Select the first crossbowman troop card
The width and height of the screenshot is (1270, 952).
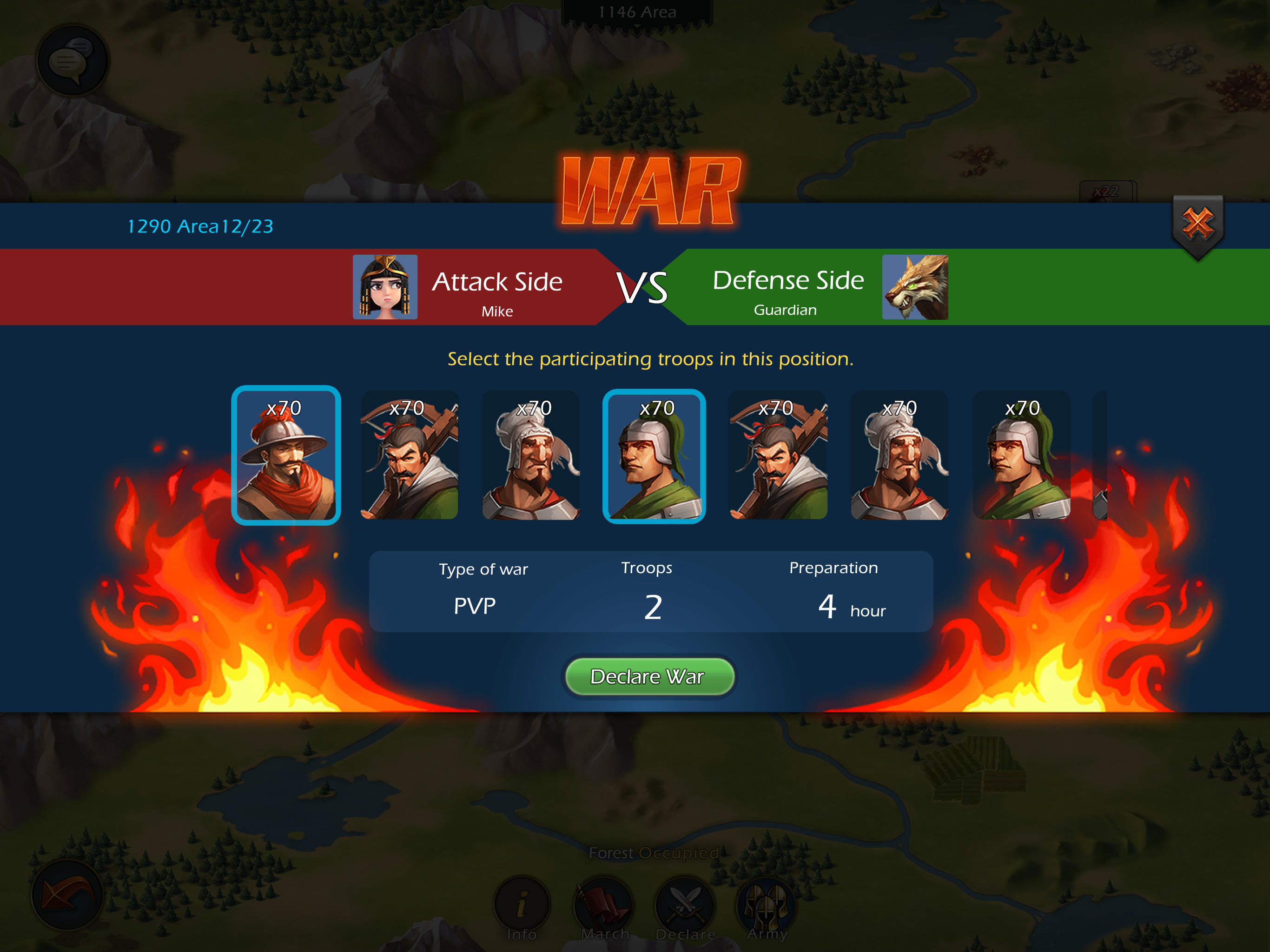pyautogui.click(x=409, y=456)
